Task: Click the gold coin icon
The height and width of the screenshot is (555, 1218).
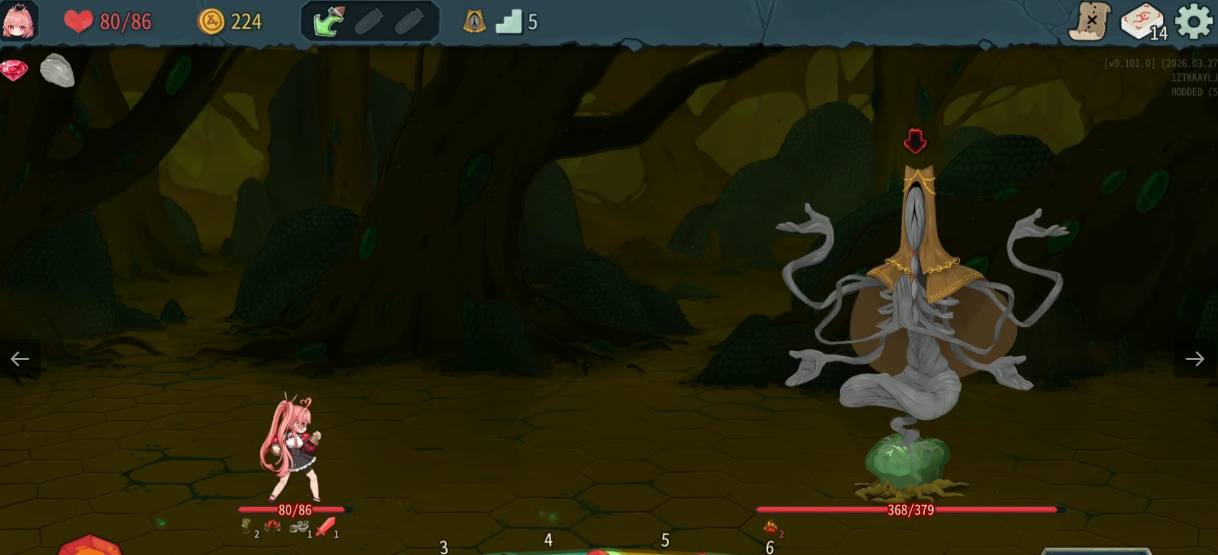Action: [211, 21]
